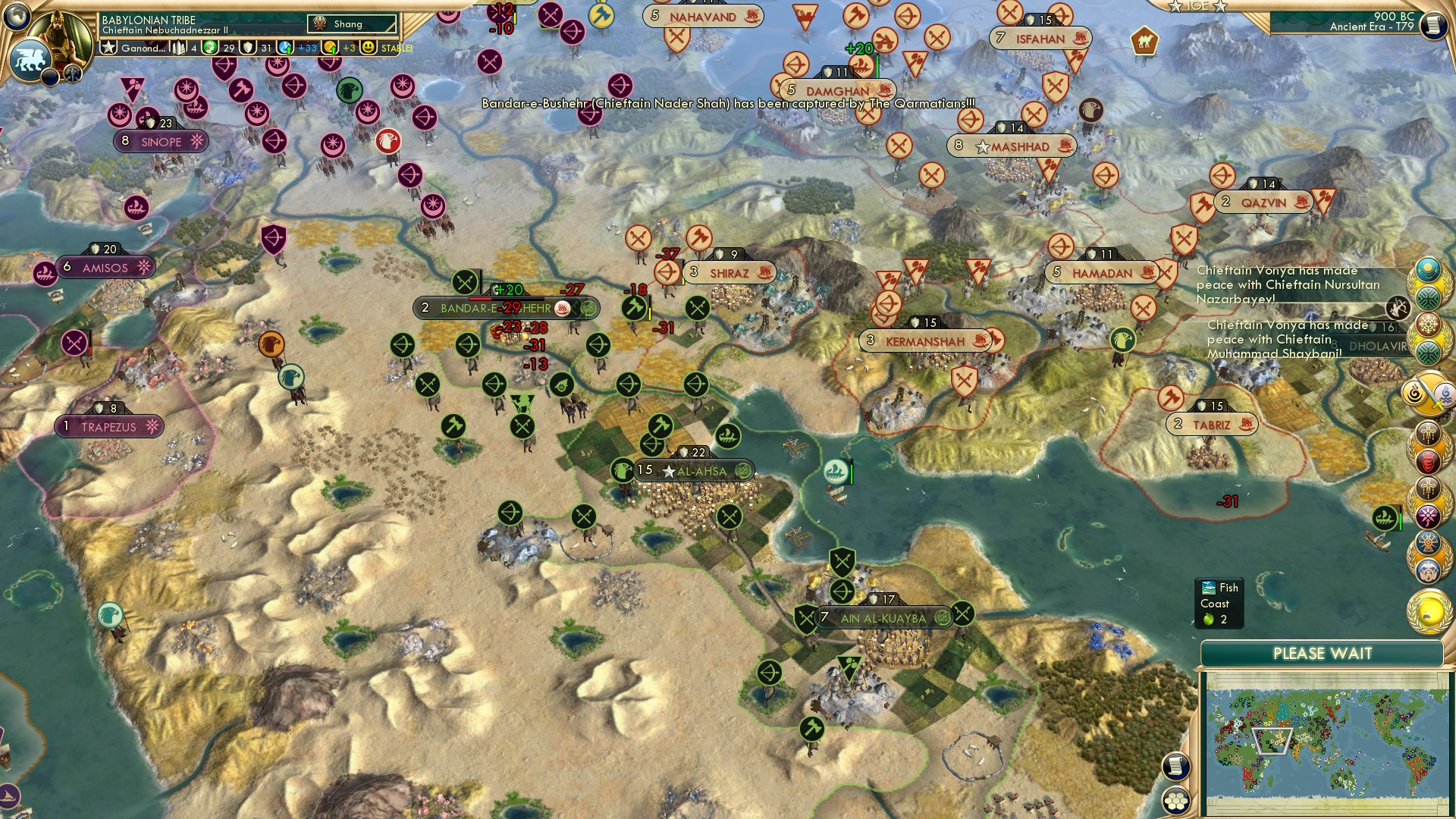
Task: Open the Shang player selector box
Action: pyautogui.click(x=351, y=24)
